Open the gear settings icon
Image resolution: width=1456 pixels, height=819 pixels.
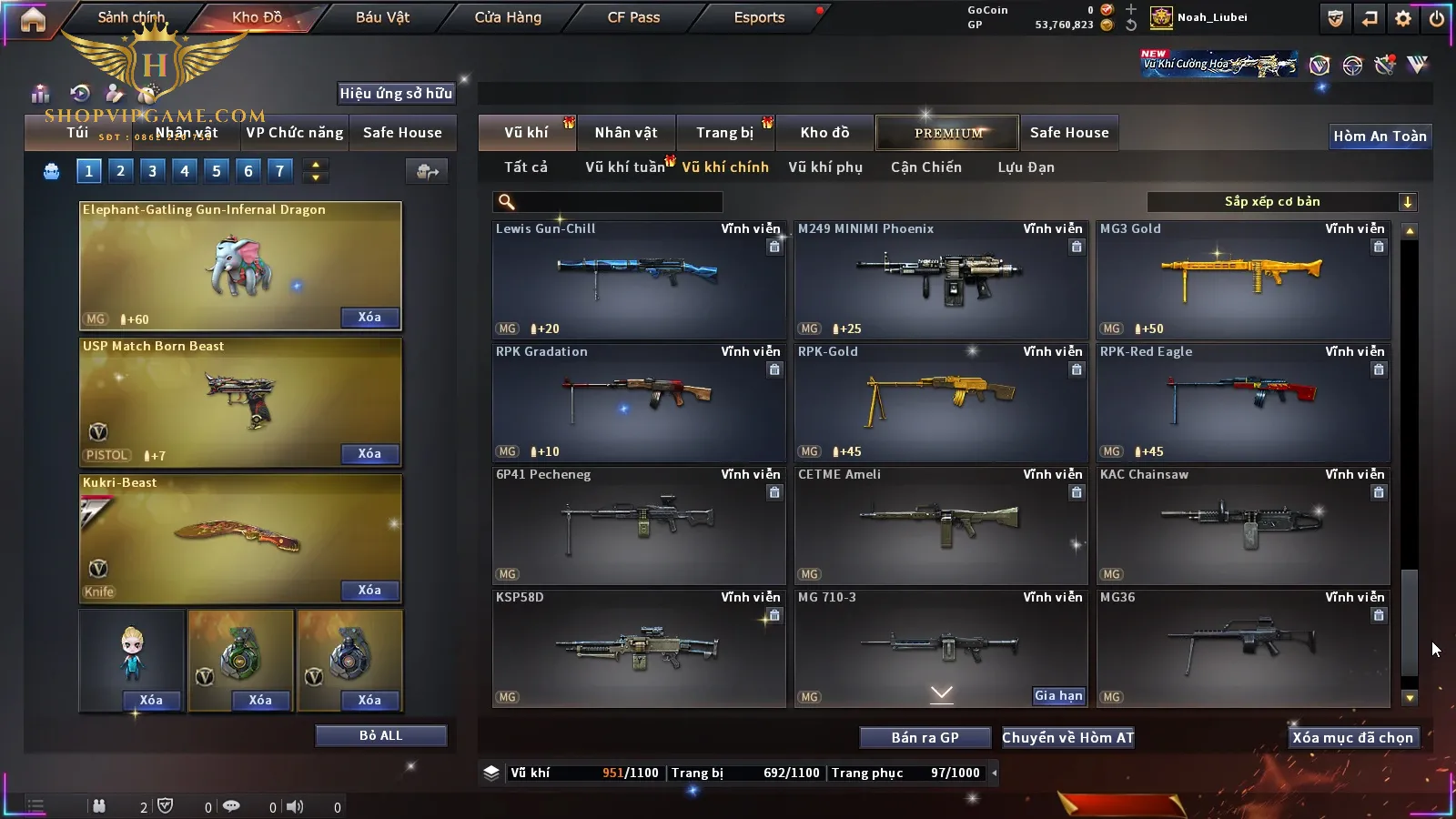pos(1403,18)
